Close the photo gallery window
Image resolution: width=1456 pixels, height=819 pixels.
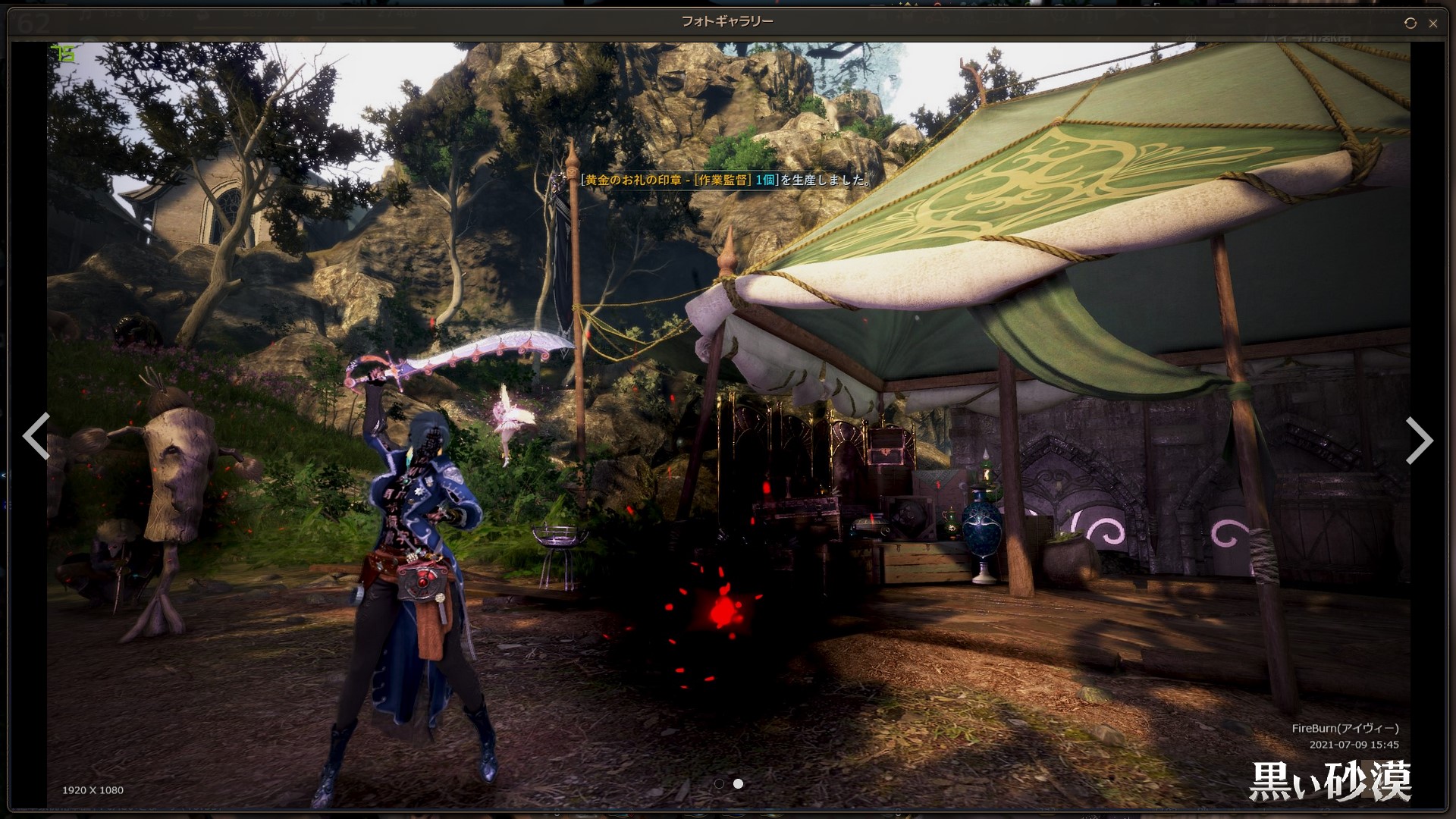pos(1432,24)
